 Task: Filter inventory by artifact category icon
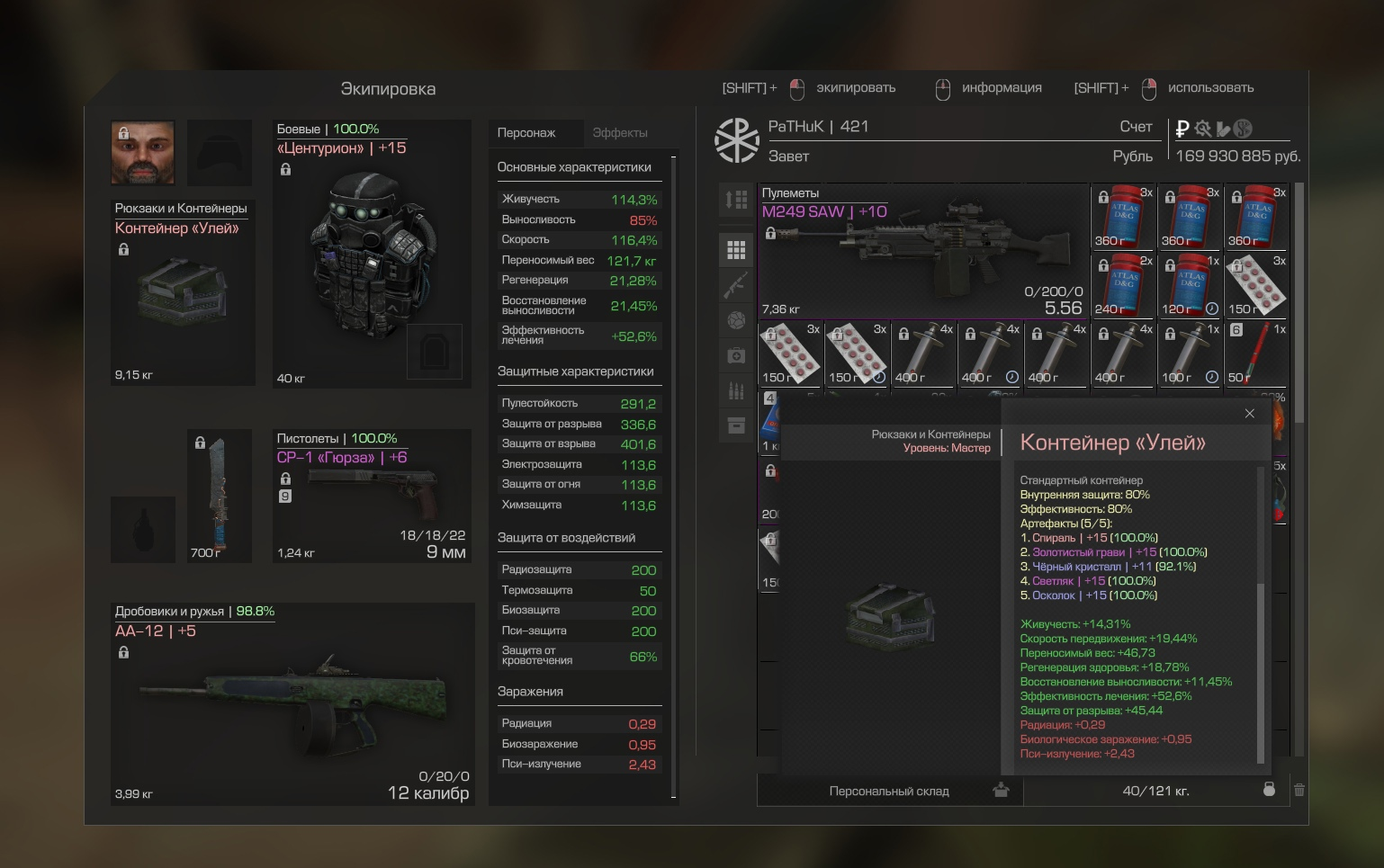(736, 320)
